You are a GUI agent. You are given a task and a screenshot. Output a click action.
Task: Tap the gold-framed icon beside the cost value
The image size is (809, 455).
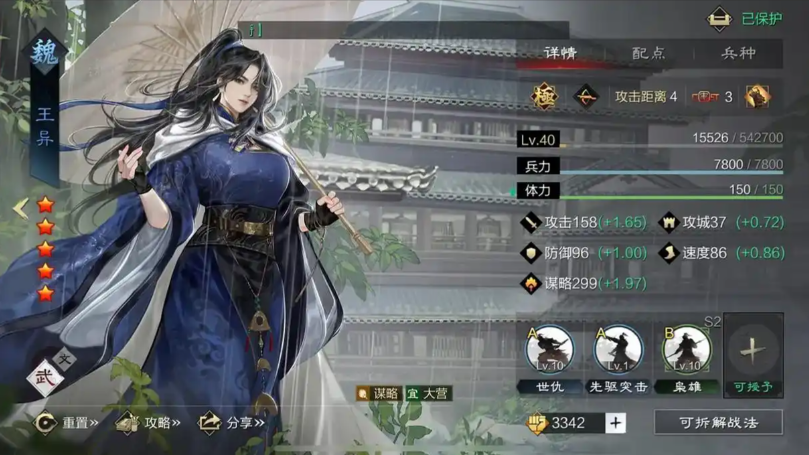[x=757, y=97]
